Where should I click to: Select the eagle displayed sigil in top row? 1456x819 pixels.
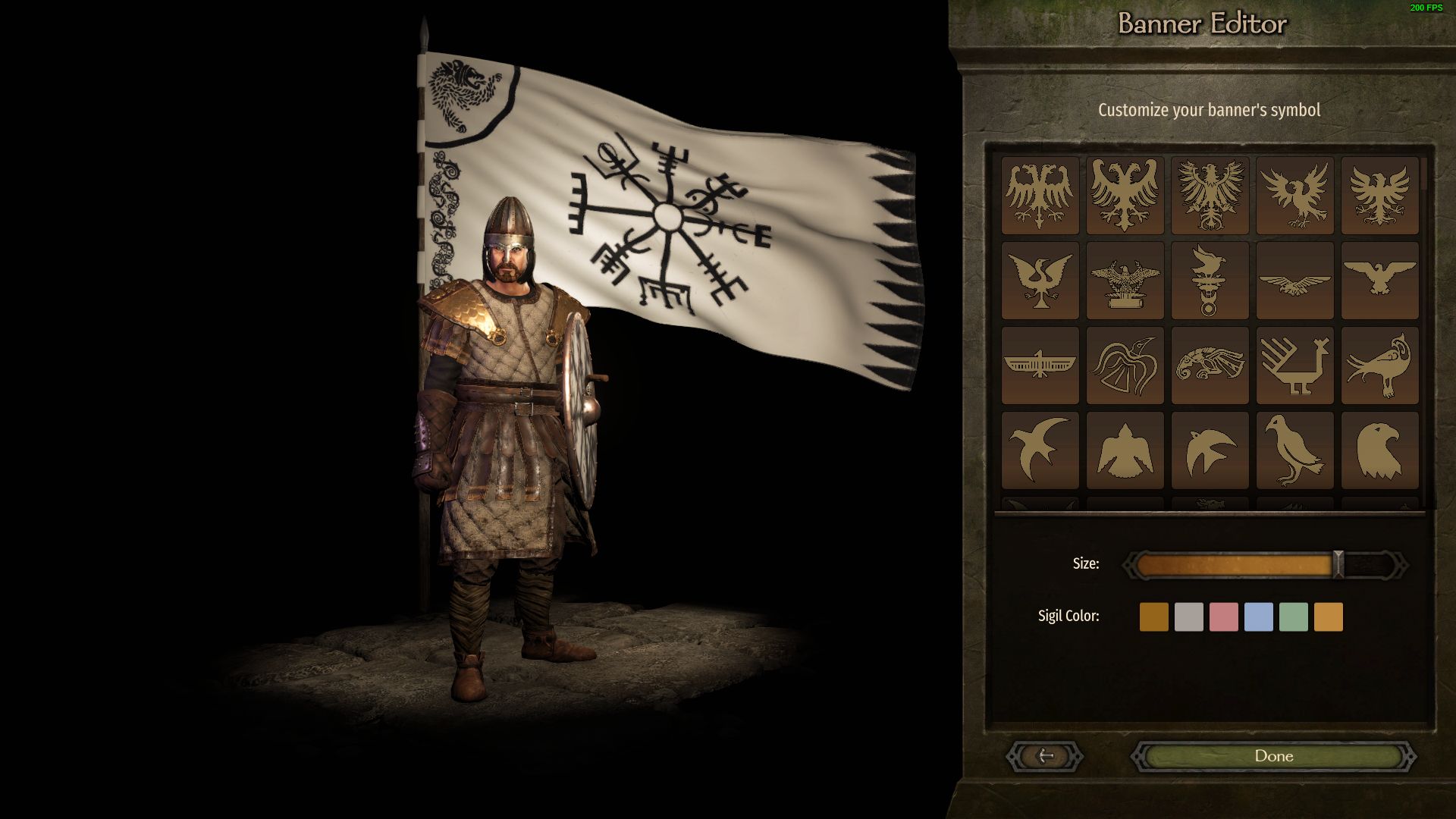pyautogui.click(x=1210, y=193)
